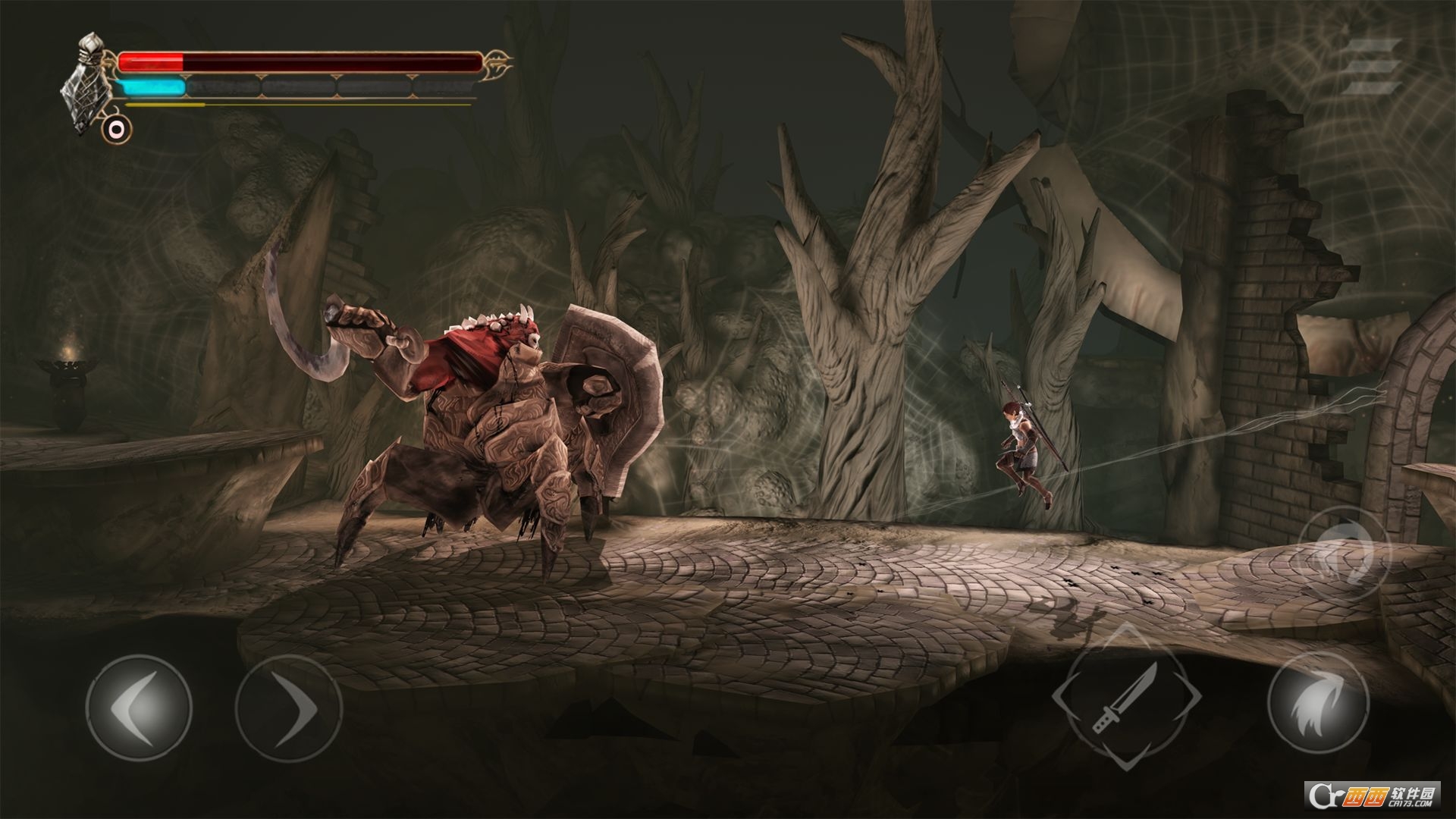The width and height of the screenshot is (1456, 819).
Task: Open the pause menu hamburger icon
Action: tap(1374, 67)
